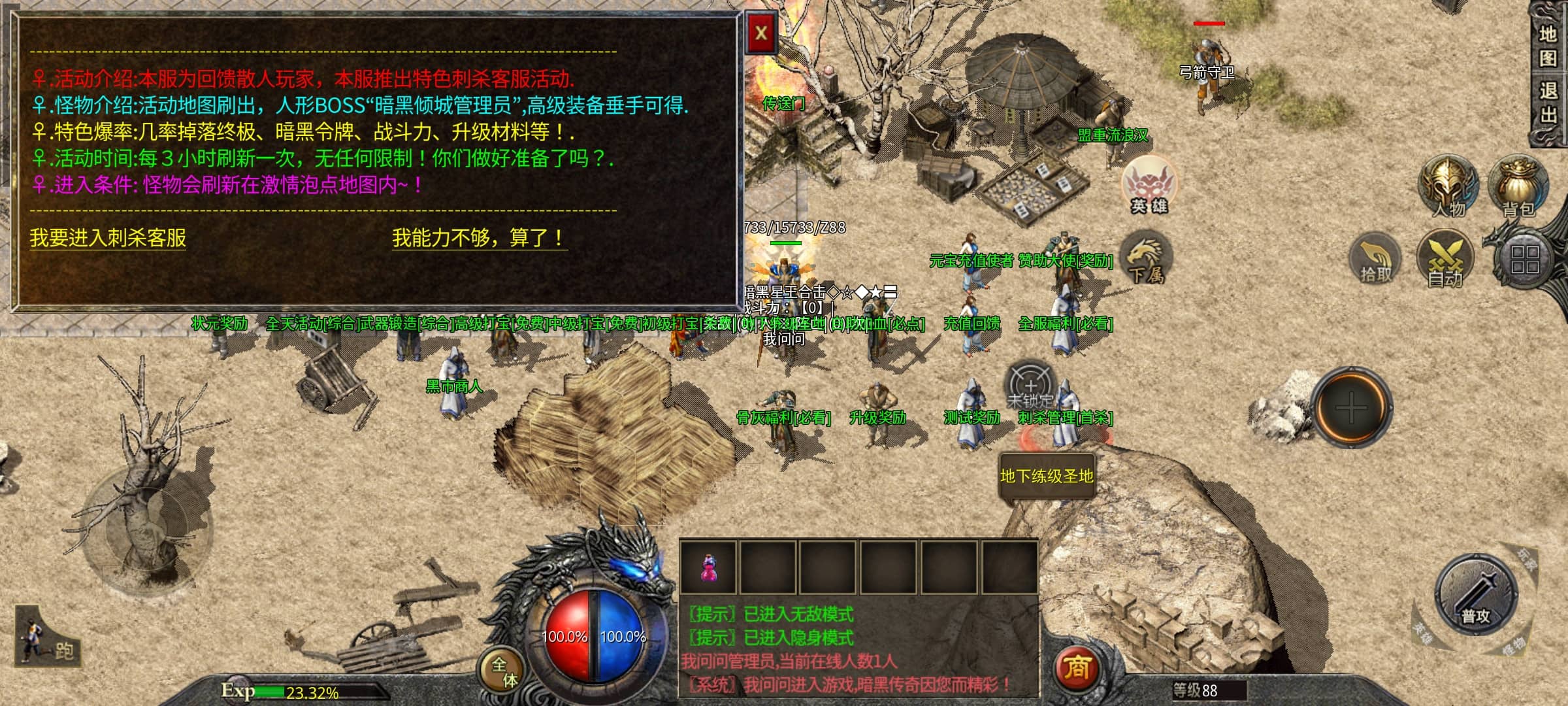
Task: Open the hero (英雄) panel
Action: click(x=1149, y=186)
